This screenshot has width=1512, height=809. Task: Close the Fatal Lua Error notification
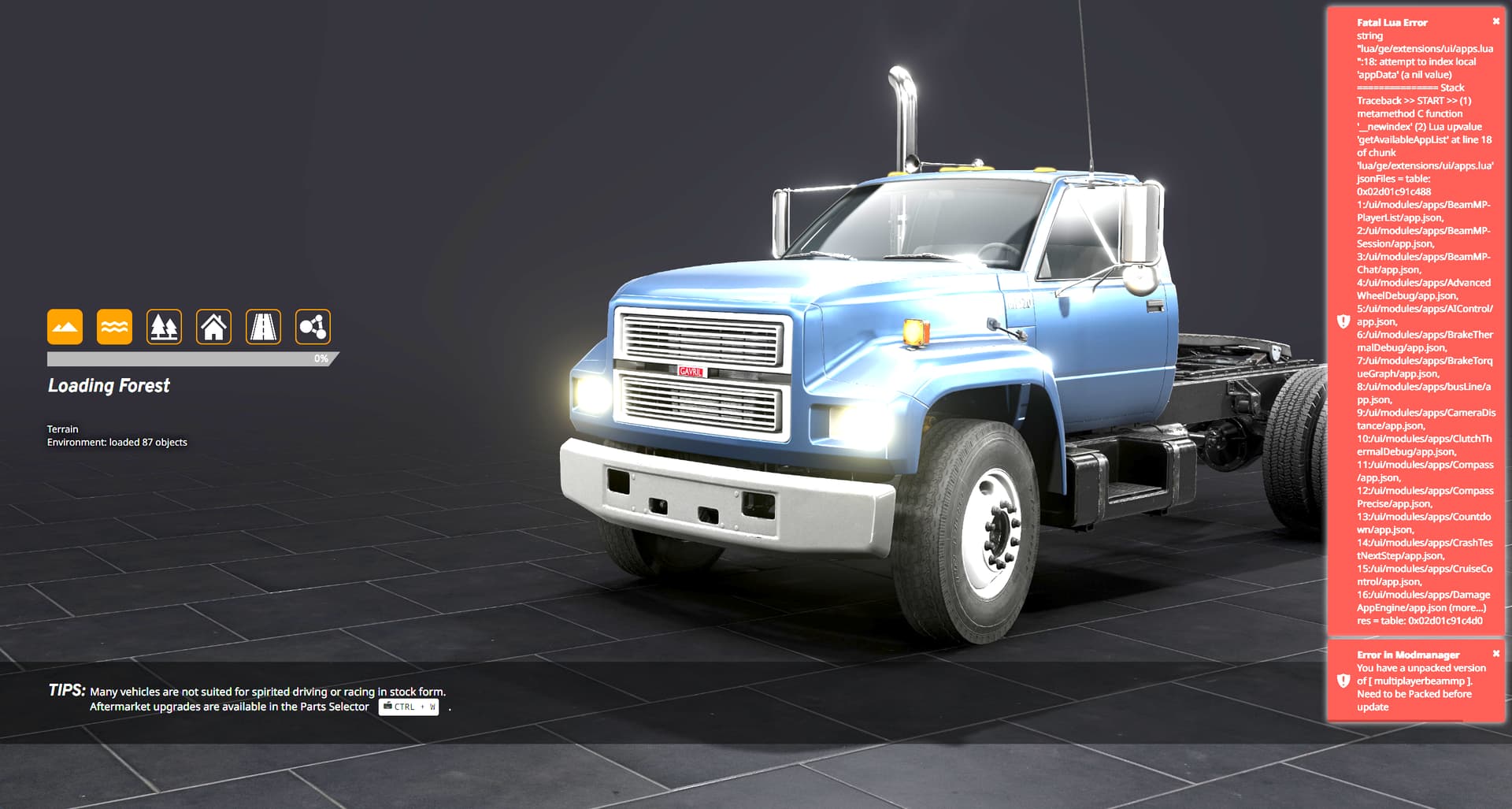(x=1496, y=21)
